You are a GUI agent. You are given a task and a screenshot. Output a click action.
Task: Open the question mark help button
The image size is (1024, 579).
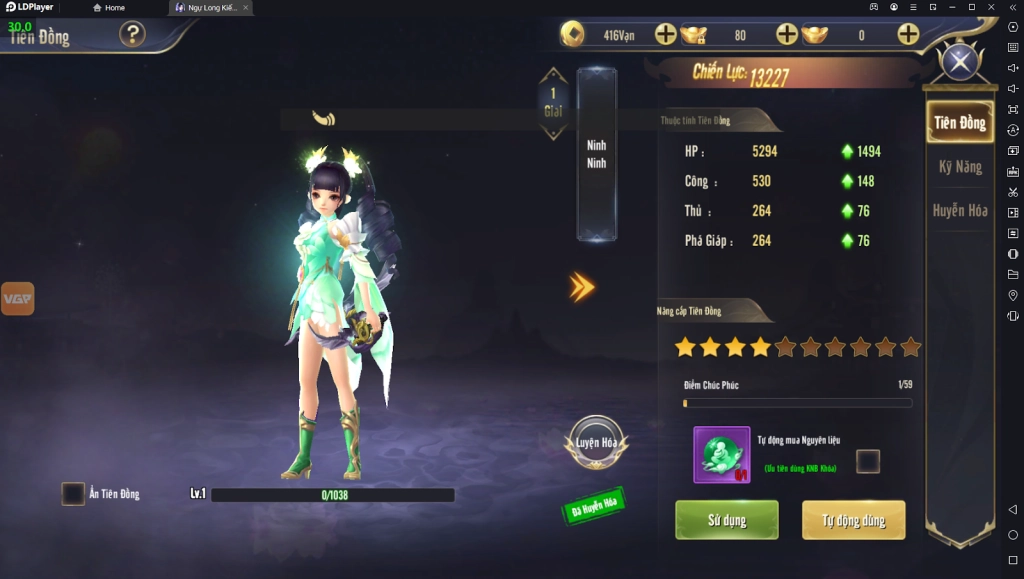pyautogui.click(x=132, y=35)
